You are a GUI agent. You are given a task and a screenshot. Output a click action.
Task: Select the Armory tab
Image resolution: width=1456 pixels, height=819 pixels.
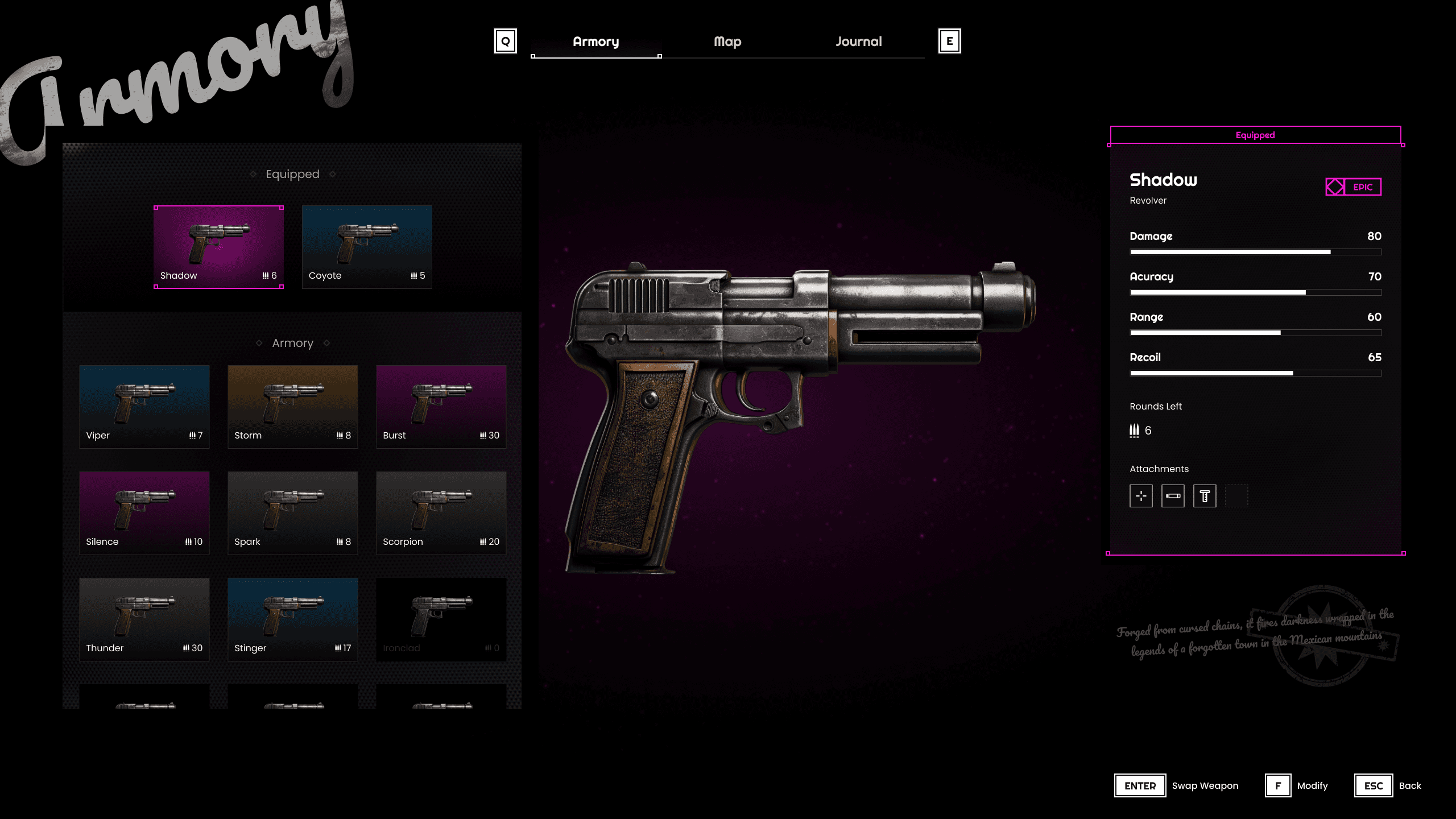click(595, 42)
